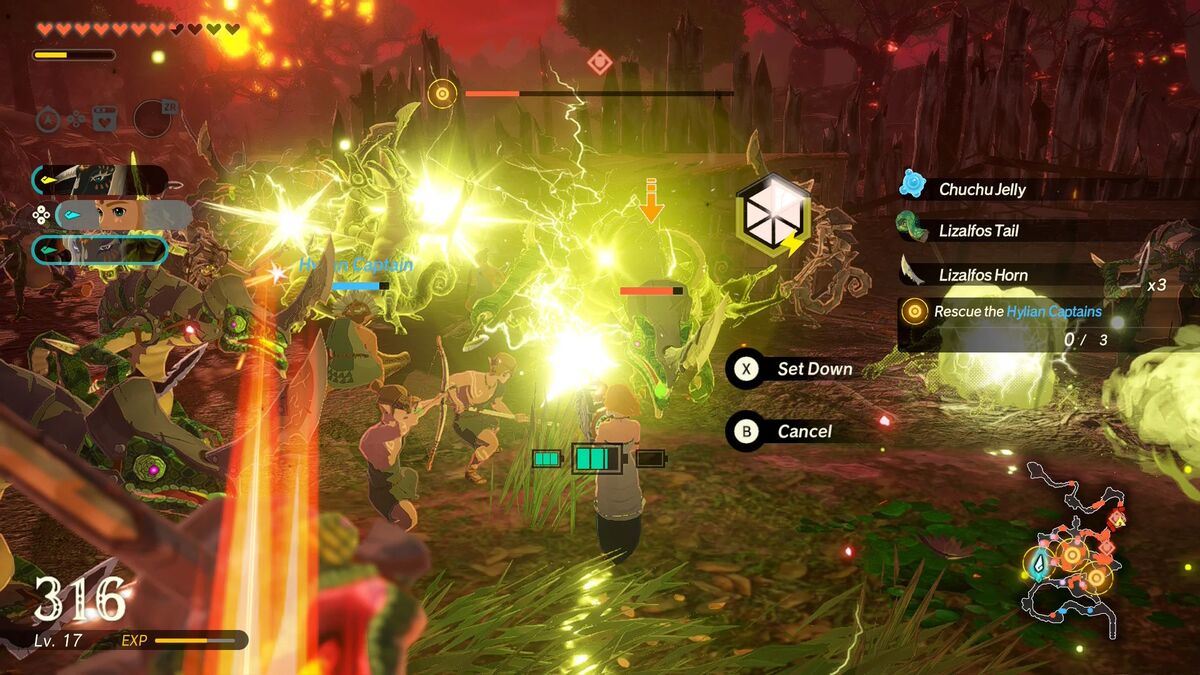The image size is (1200, 675).
Task: Activate the circular ZR special gauge
Action: (x=153, y=118)
